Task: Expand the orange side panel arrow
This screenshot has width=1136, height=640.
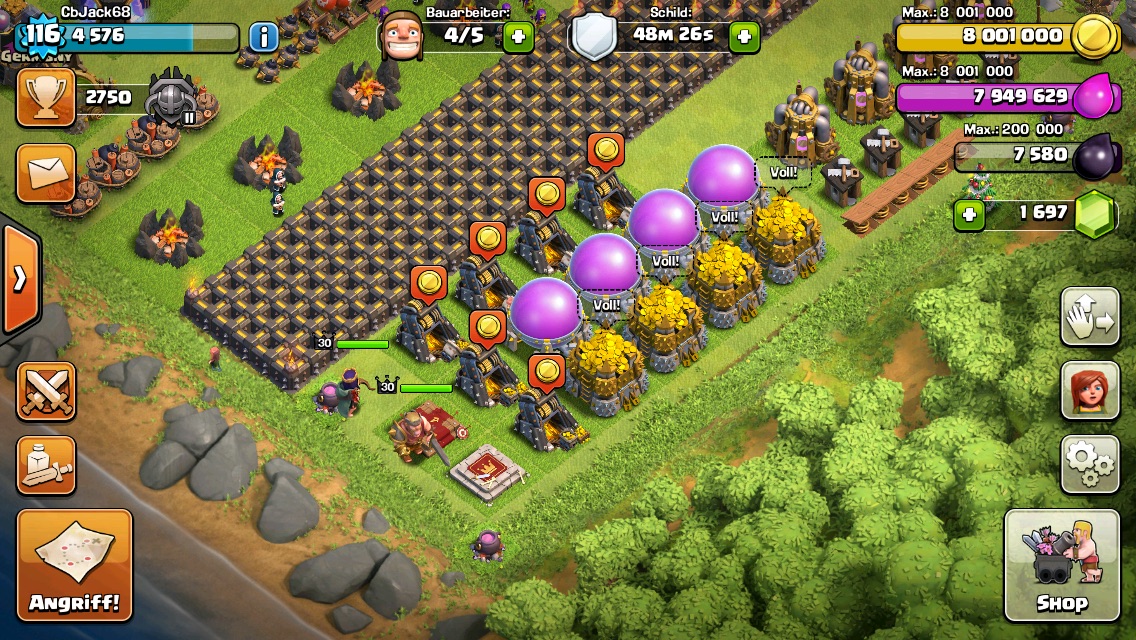Action: point(19,279)
